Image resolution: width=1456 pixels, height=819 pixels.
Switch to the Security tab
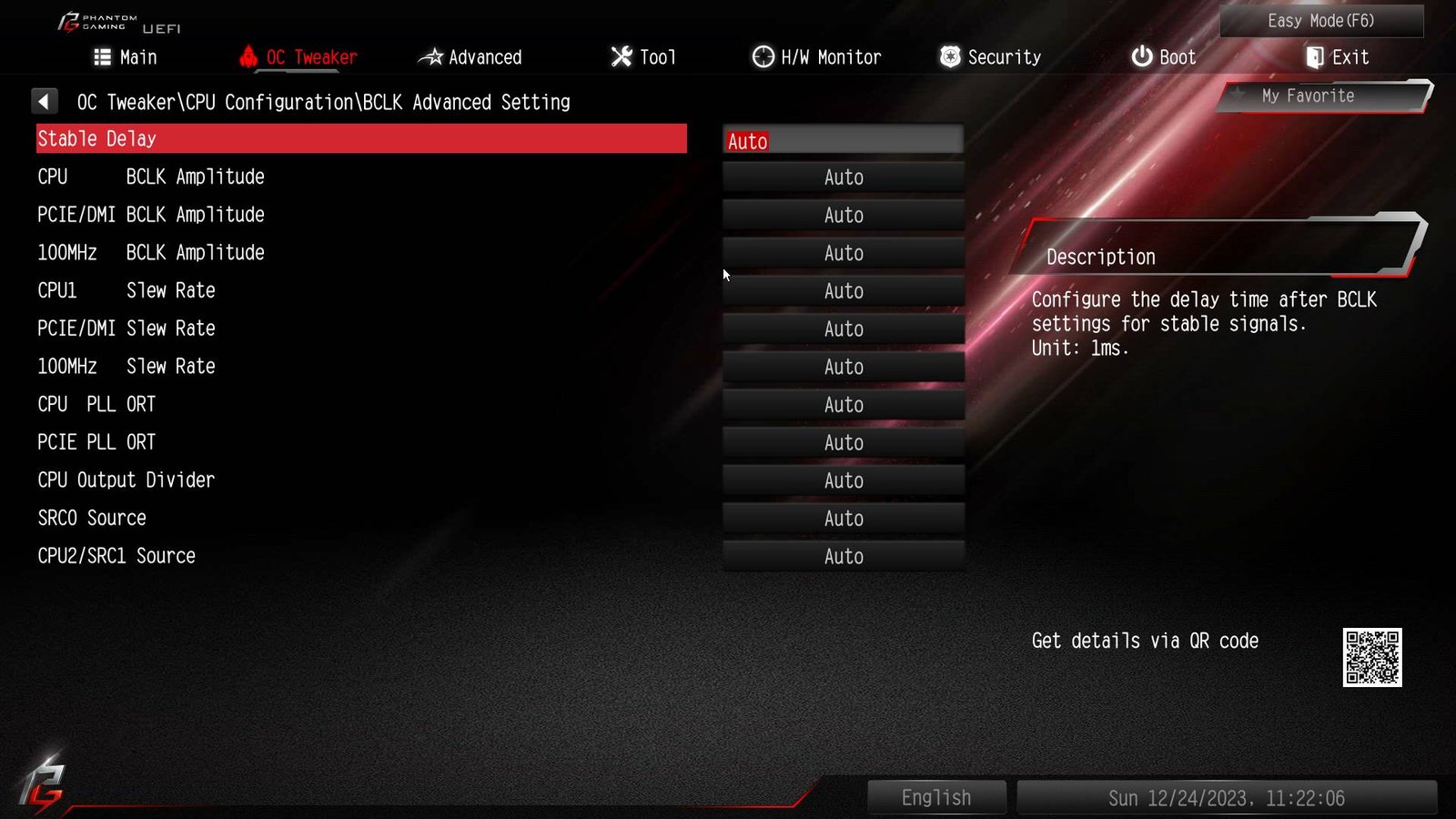990,57
